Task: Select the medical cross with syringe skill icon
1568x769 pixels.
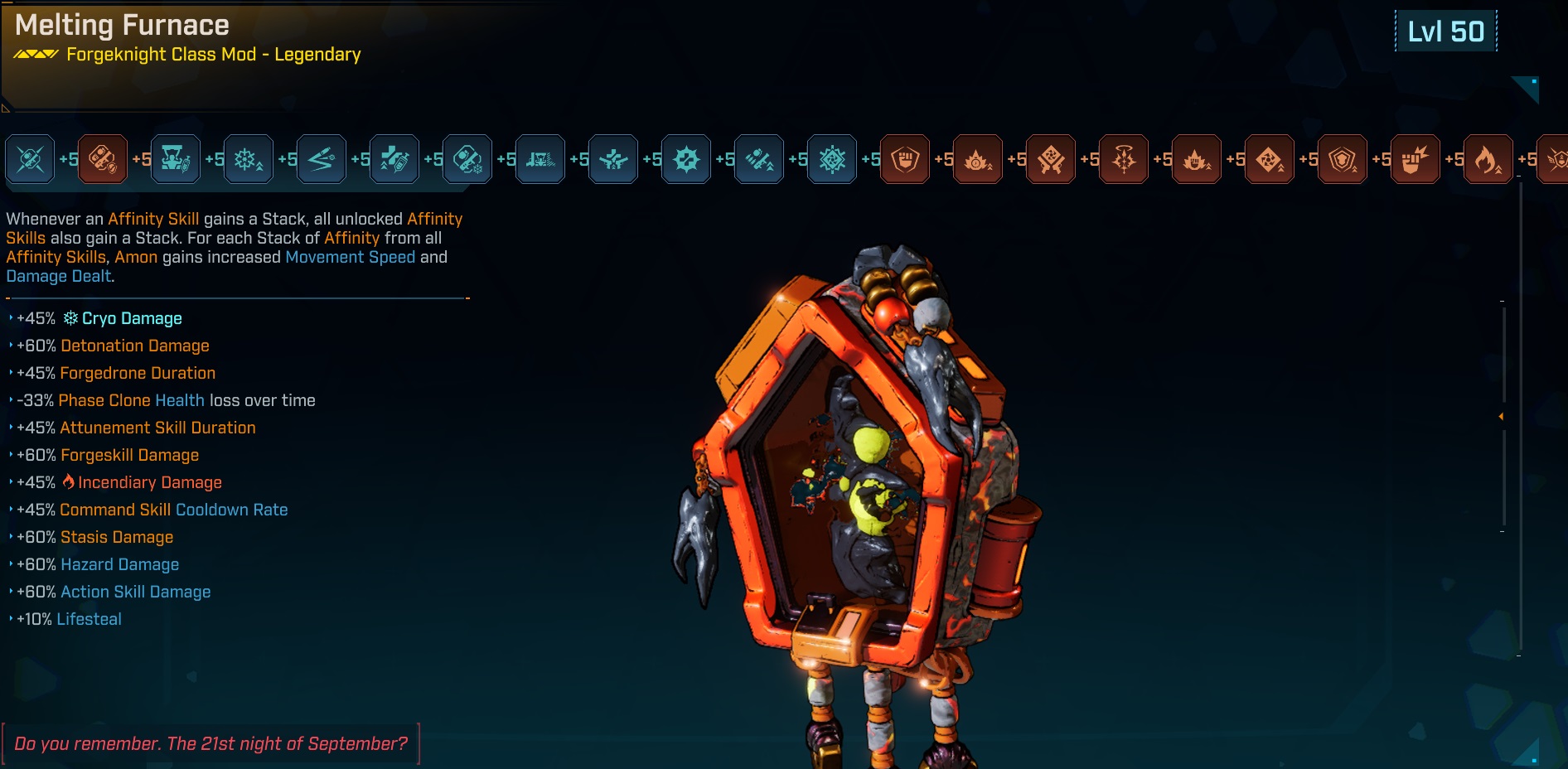Action: [x=394, y=159]
